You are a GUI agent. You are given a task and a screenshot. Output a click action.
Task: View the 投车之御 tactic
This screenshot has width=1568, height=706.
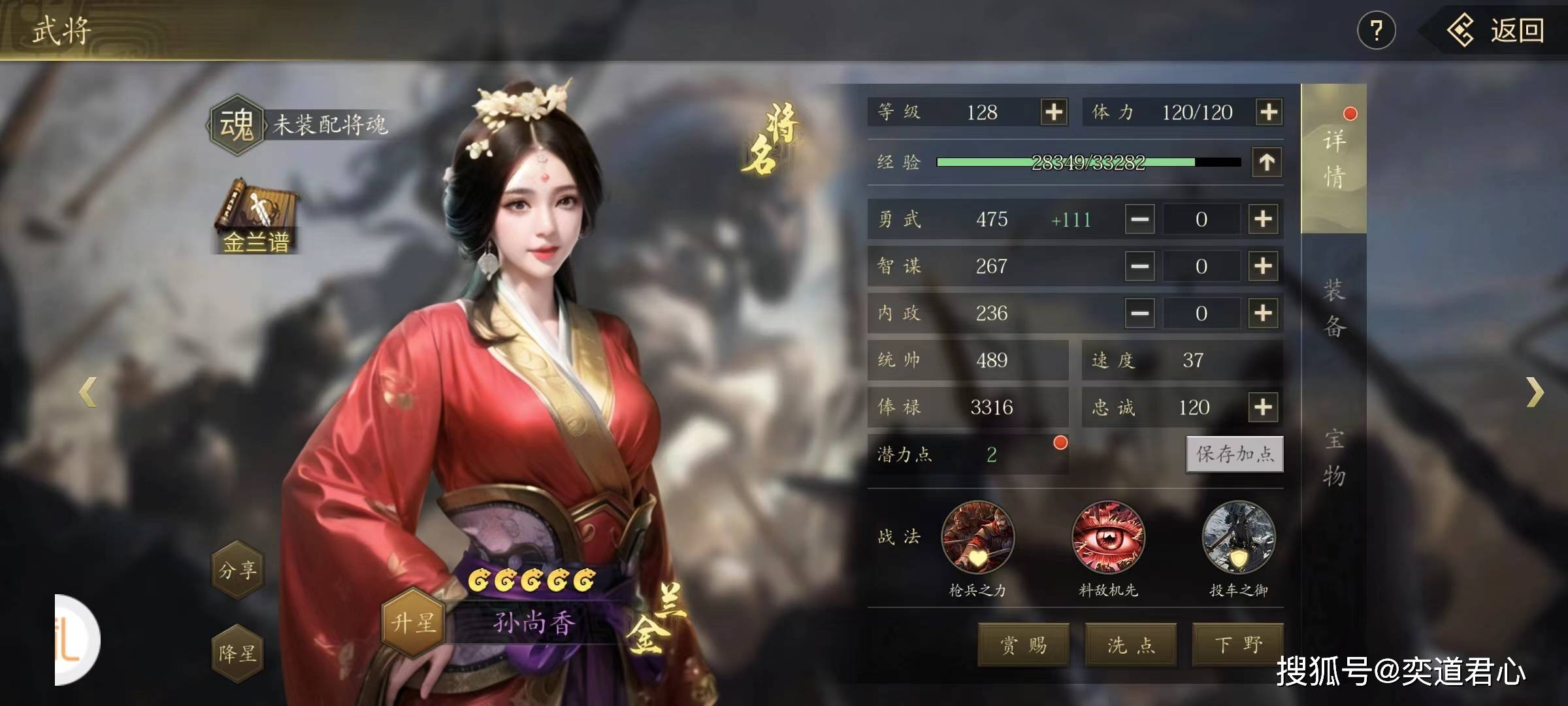click(1238, 538)
